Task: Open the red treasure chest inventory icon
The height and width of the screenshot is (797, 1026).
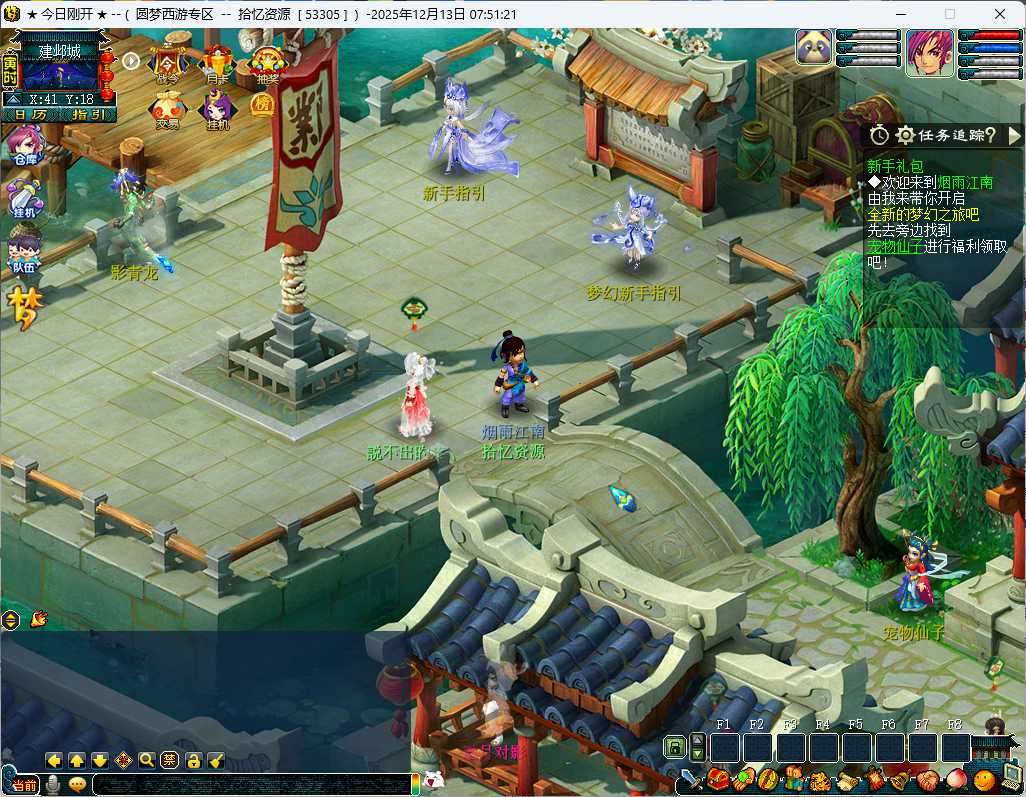Action: 717,778
